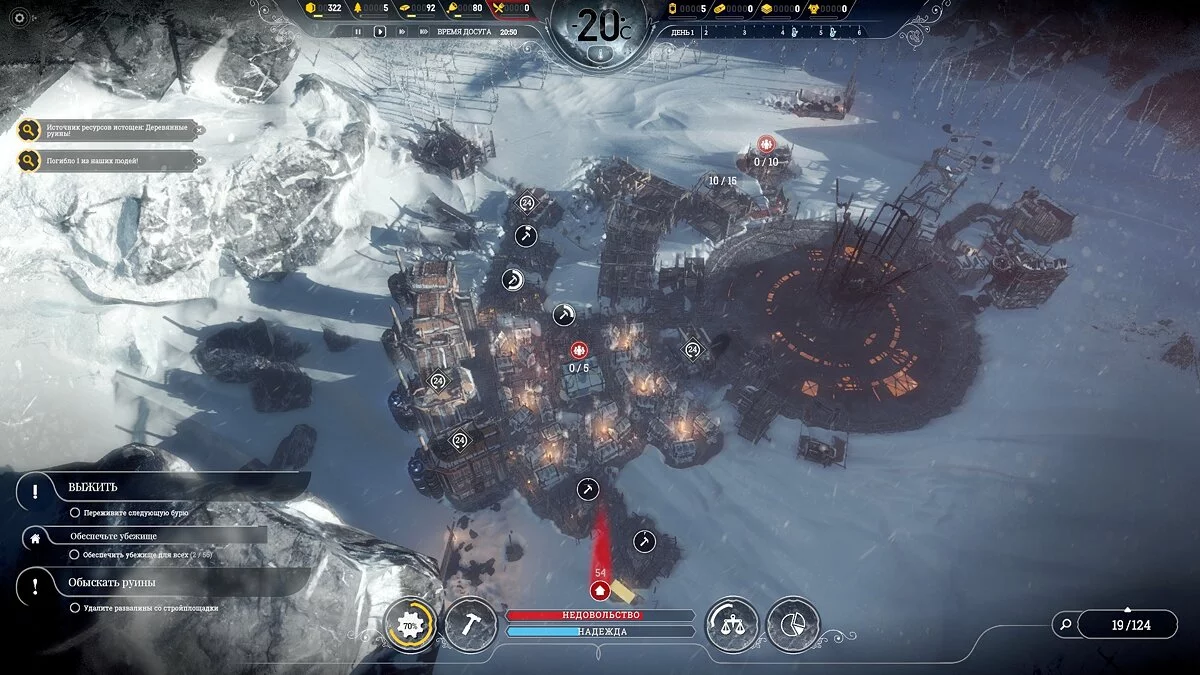This screenshot has height=675, width=1200.
Task: Switch to double-arrow fast speed
Action: tap(401, 32)
